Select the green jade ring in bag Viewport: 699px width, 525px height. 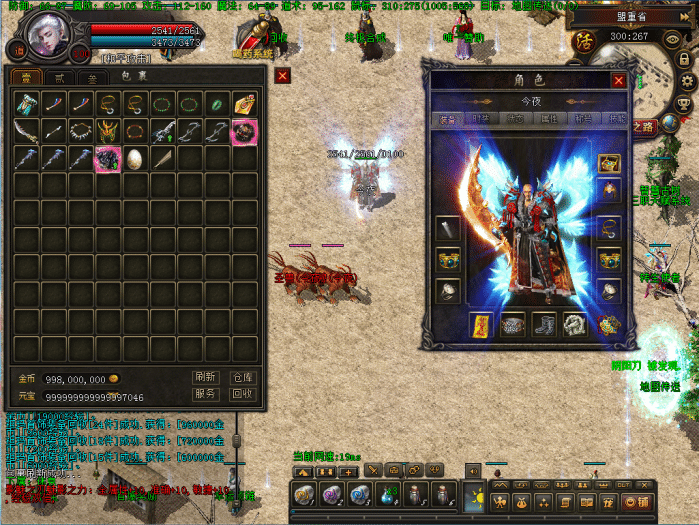tap(215, 104)
